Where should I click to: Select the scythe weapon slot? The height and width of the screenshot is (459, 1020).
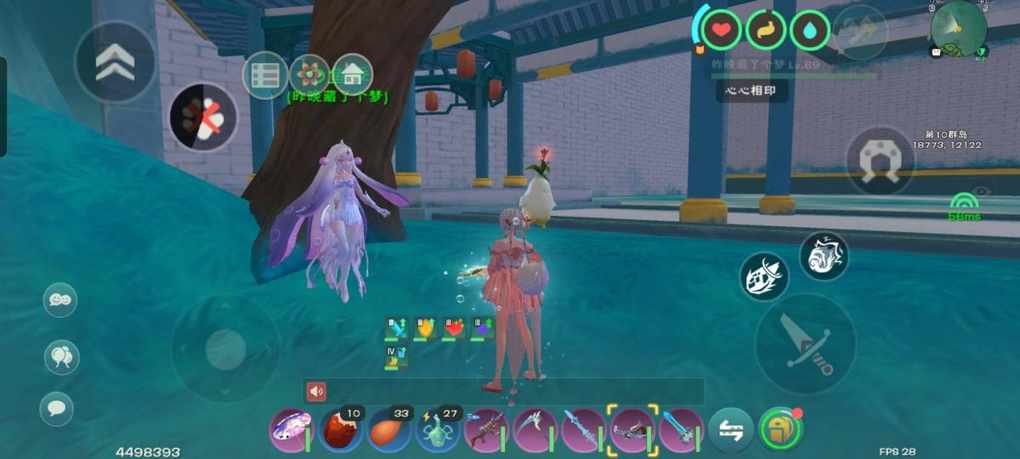[x=536, y=431]
